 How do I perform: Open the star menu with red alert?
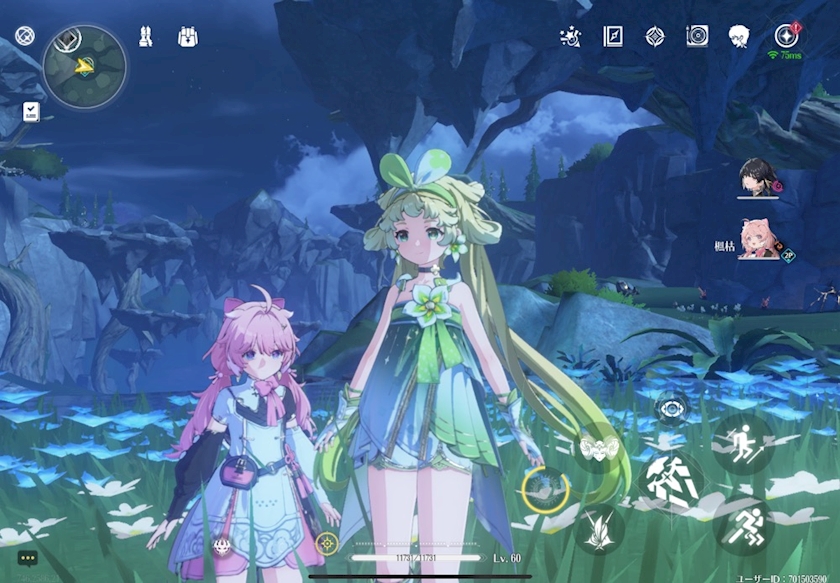tap(785, 36)
